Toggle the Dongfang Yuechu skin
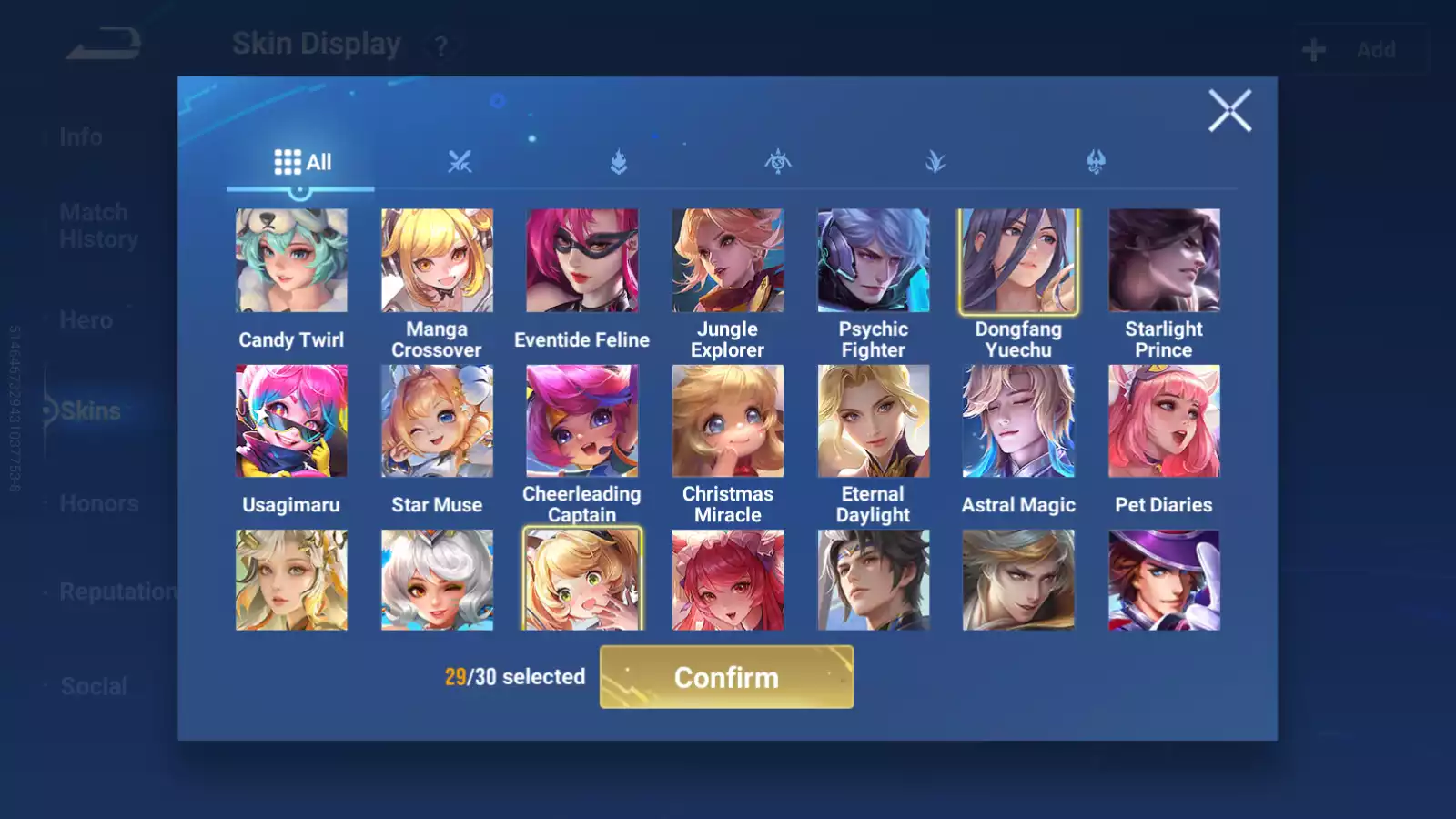 (1018, 261)
